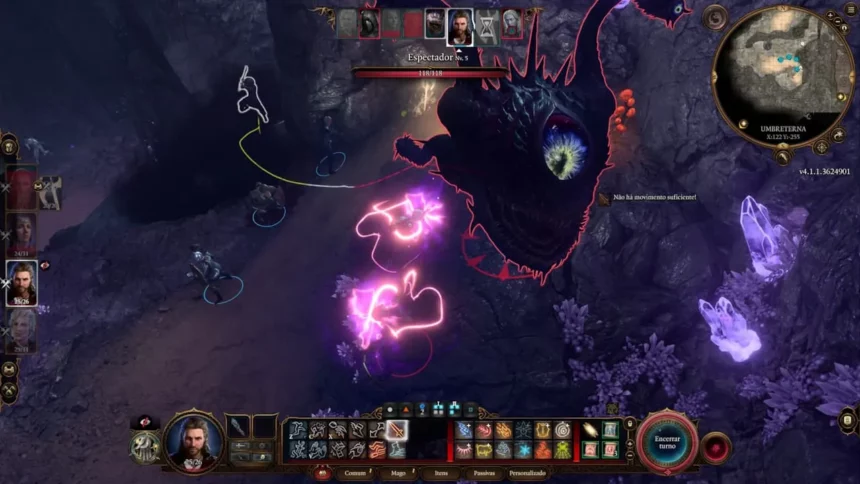860x484 pixels.
Task: Select the highlighted sword attack action
Action: click(396, 430)
